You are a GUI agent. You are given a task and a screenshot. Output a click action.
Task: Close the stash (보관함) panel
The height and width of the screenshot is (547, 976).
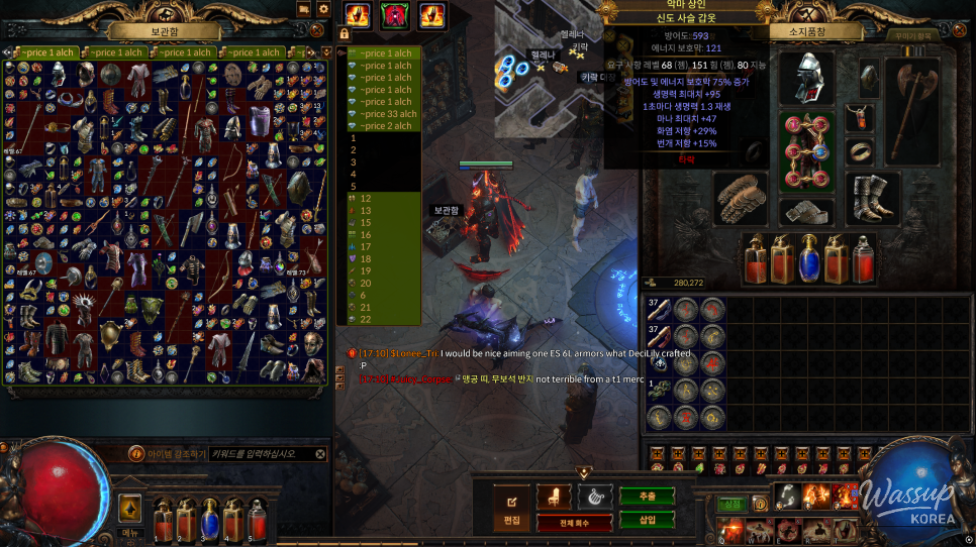point(318,29)
